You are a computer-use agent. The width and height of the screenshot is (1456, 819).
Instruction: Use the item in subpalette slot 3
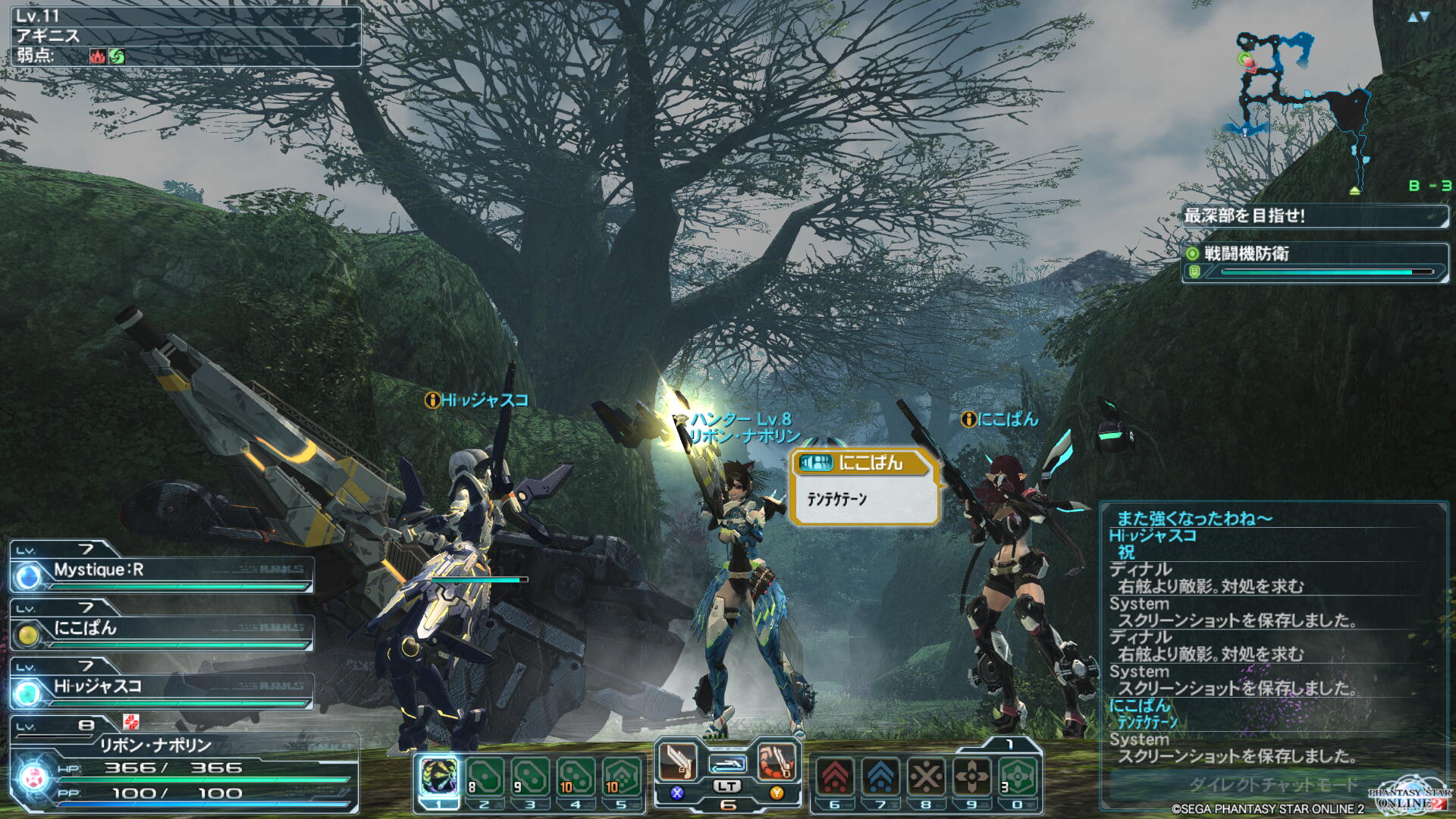click(x=530, y=776)
